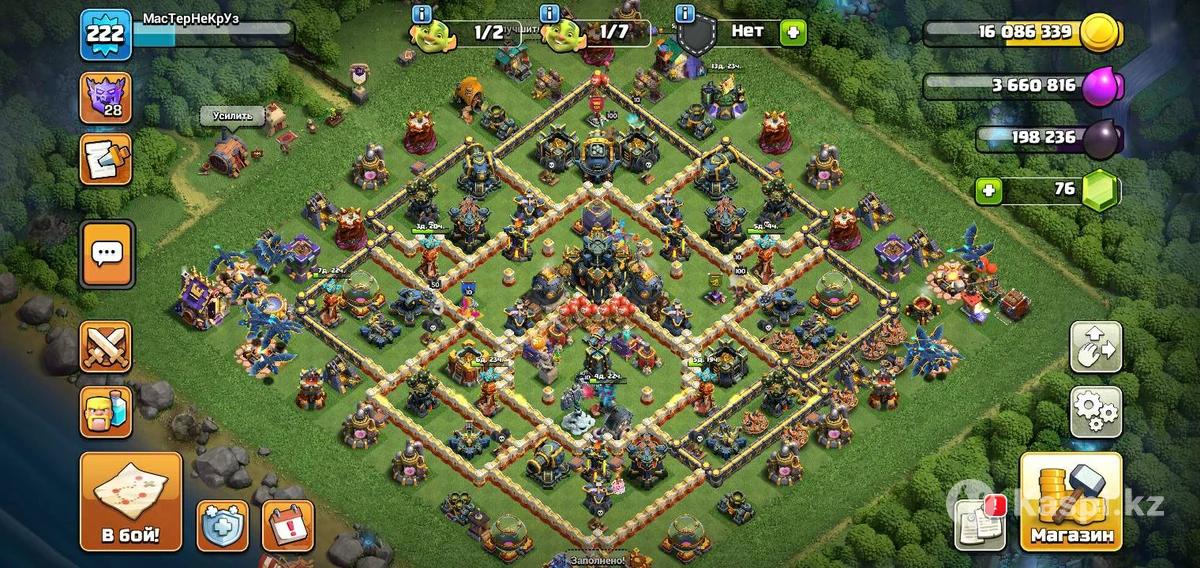The height and width of the screenshot is (568, 1200).
Task: Open the scroll and sword tasks icon
Action: click(x=105, y=161)
